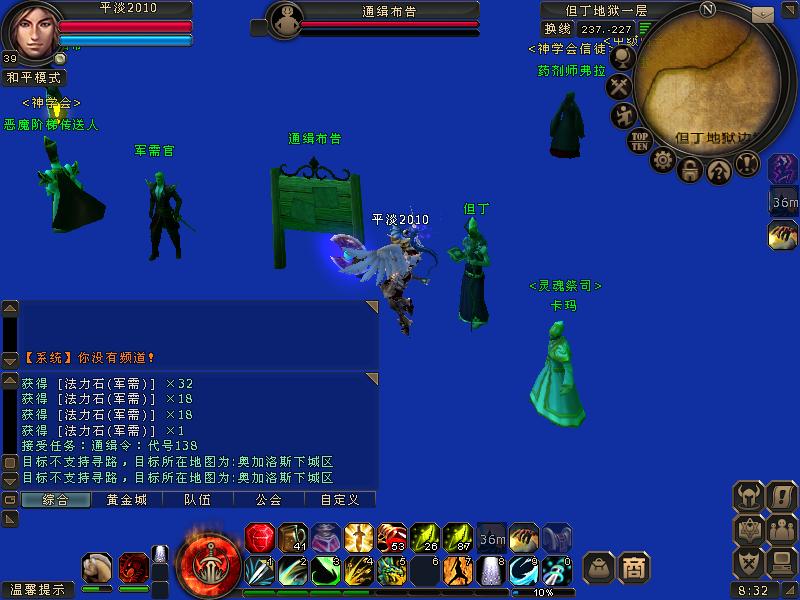Use the red gem hotbar item

(260, 537)
